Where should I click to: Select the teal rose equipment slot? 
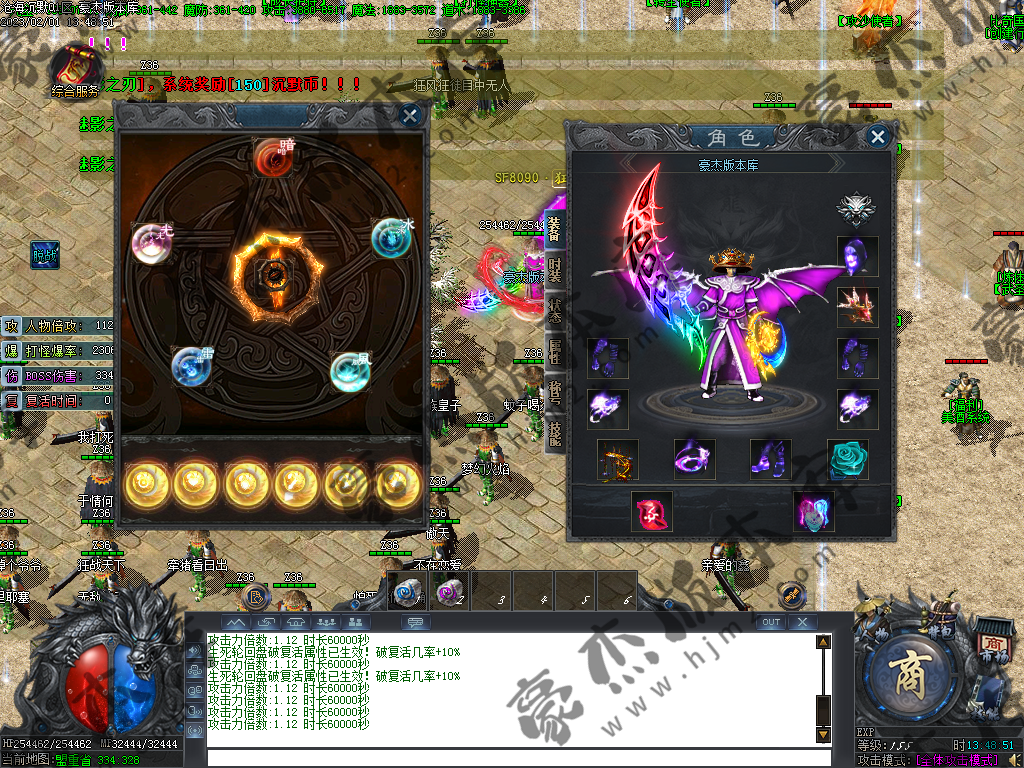pyautogui.click(x=847, y=459)
